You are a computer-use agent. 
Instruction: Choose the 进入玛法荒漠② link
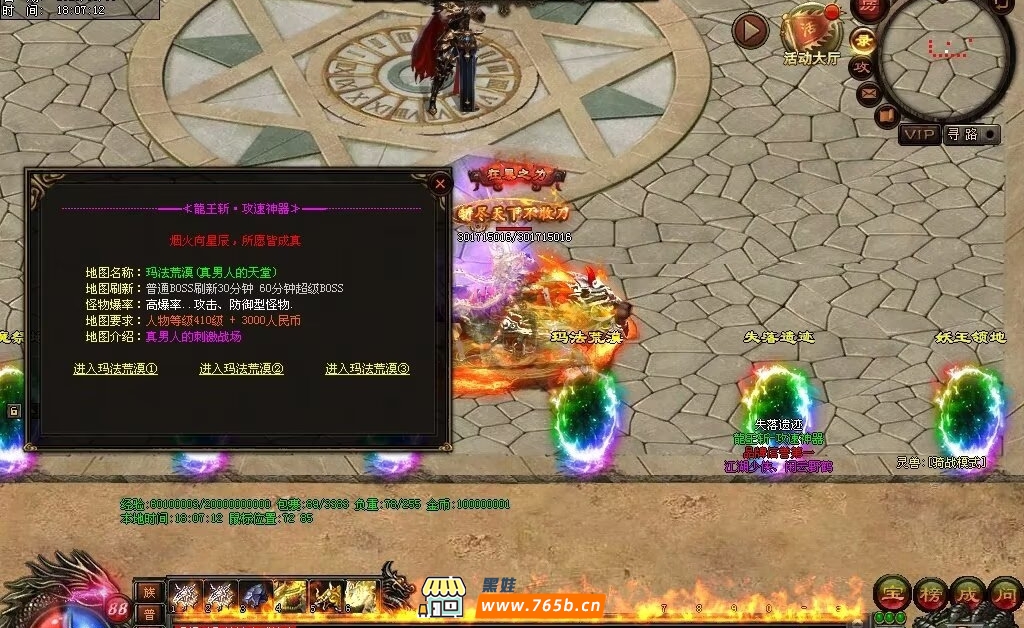[242, 369]
